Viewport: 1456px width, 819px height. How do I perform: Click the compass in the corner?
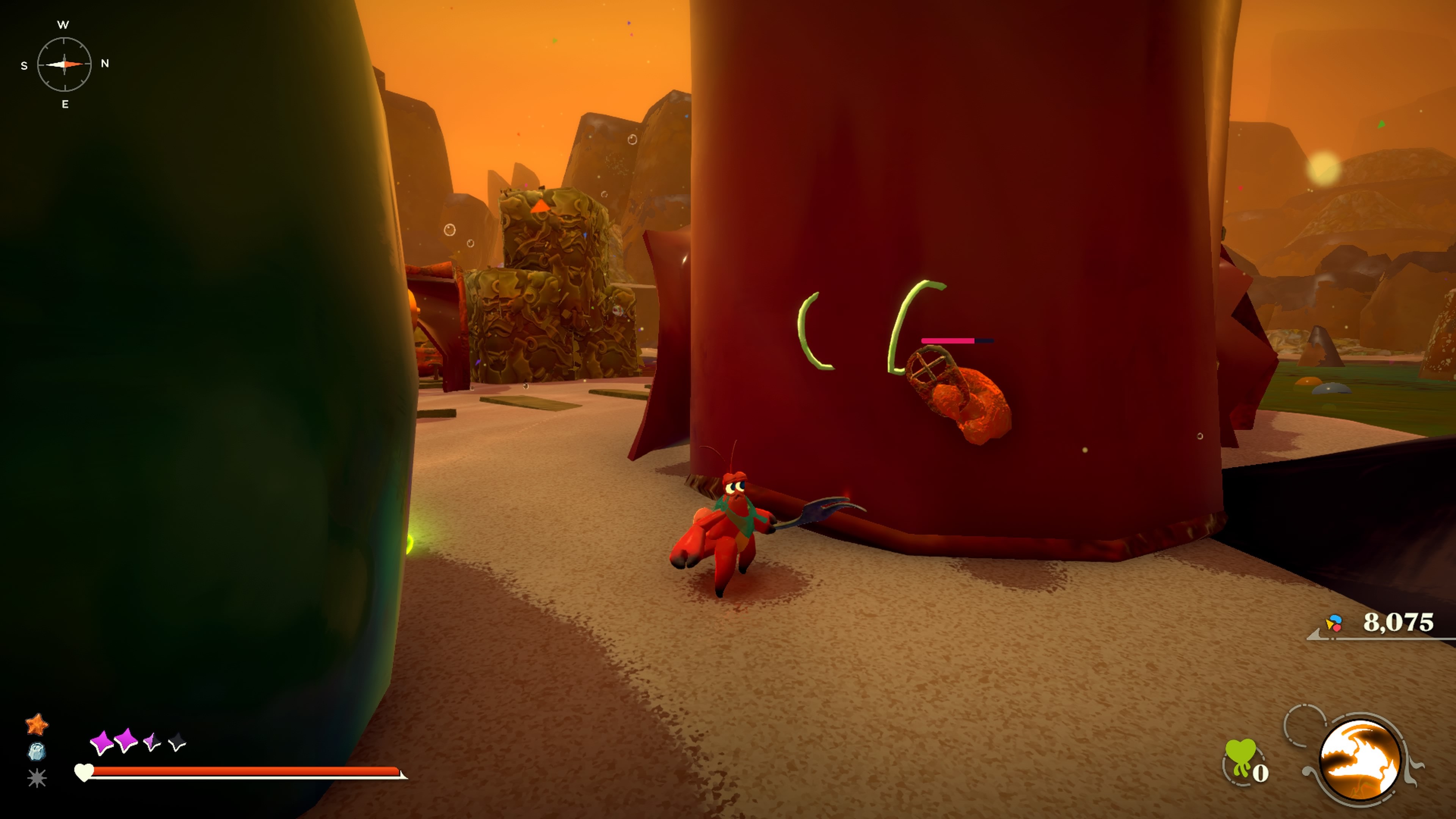64,64
